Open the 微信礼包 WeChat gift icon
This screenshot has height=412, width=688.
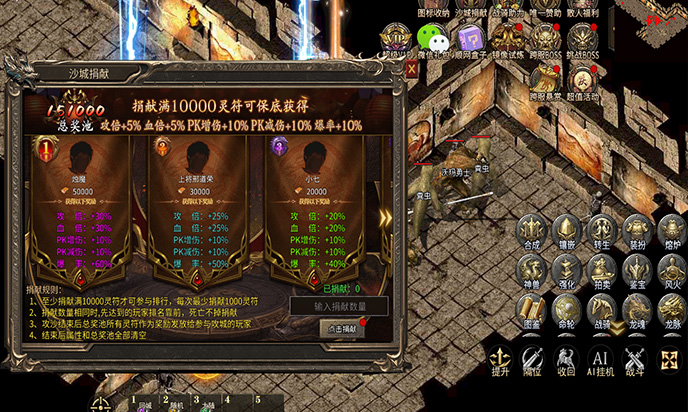(432, 40)
